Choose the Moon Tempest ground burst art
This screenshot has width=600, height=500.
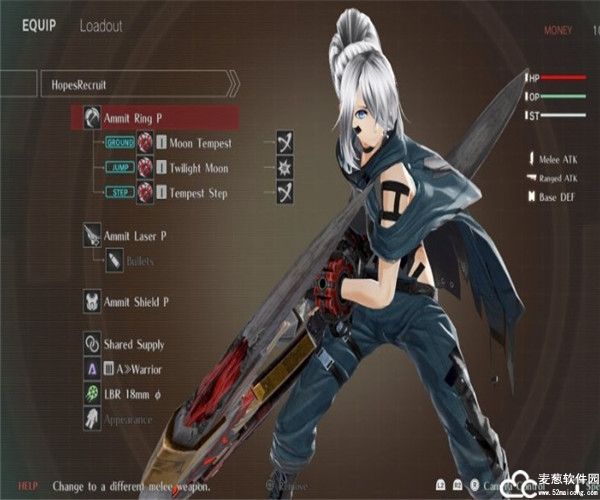click(200, 143)
